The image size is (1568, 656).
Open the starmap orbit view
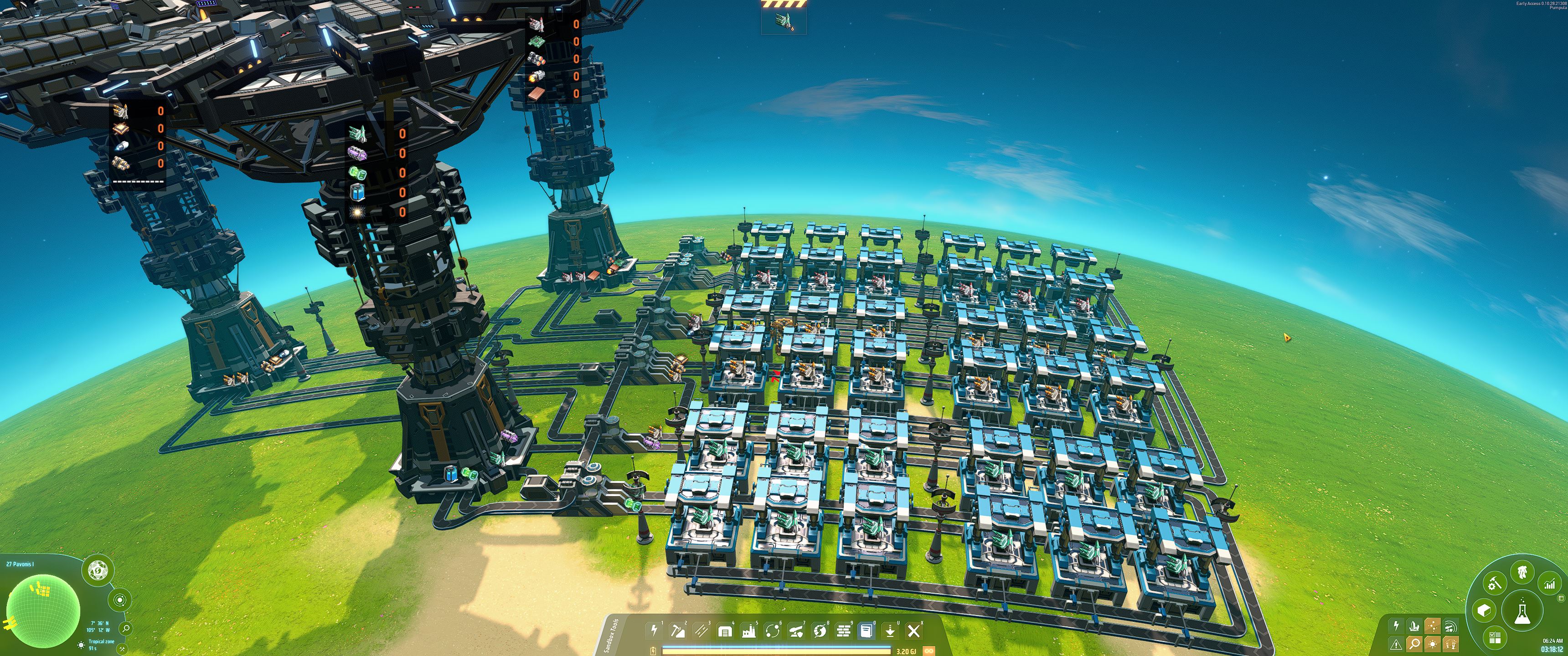[120, 600]
